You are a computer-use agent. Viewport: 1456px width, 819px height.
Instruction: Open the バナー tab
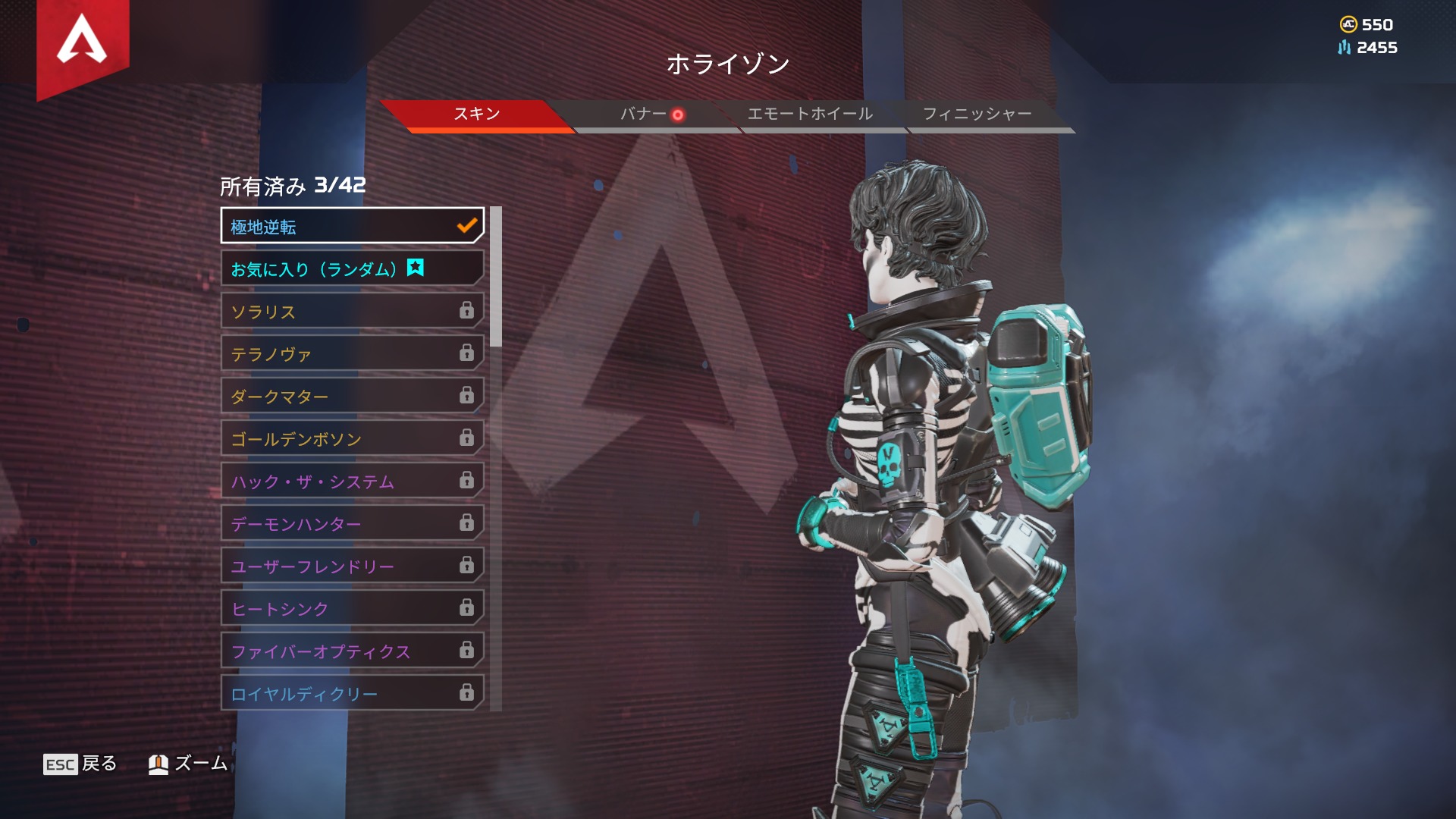point(644,115)
